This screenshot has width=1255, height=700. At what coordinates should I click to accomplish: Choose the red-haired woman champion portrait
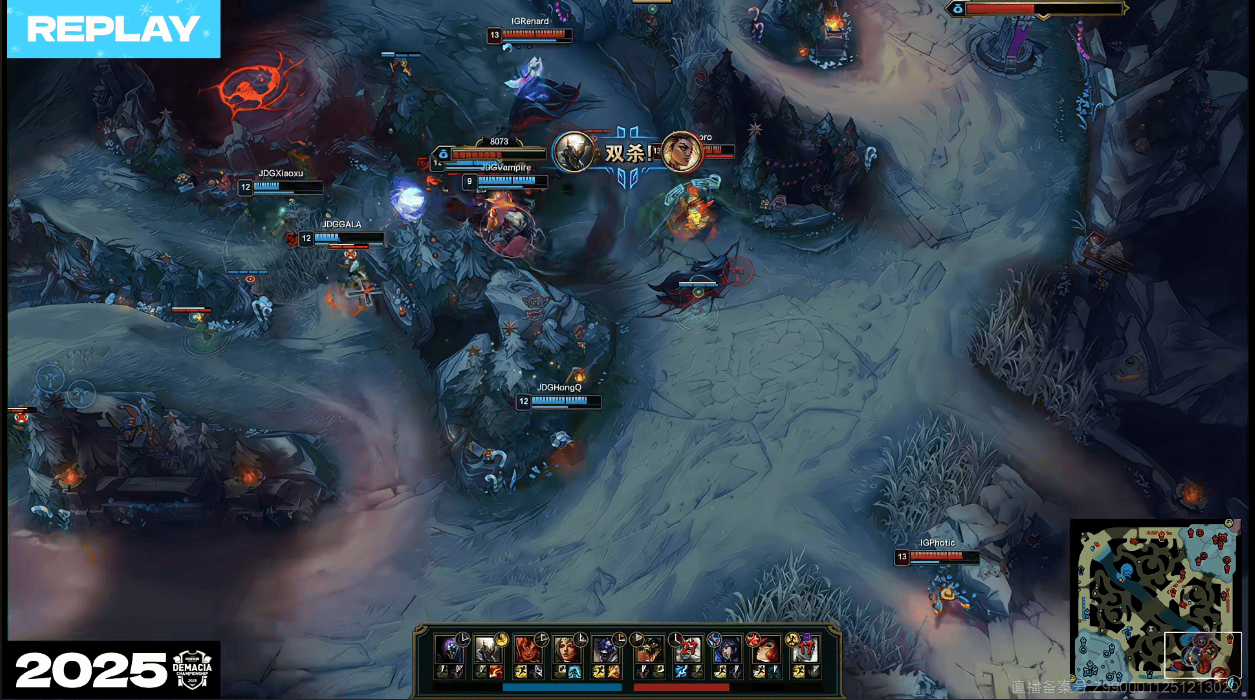click(766, 648)
